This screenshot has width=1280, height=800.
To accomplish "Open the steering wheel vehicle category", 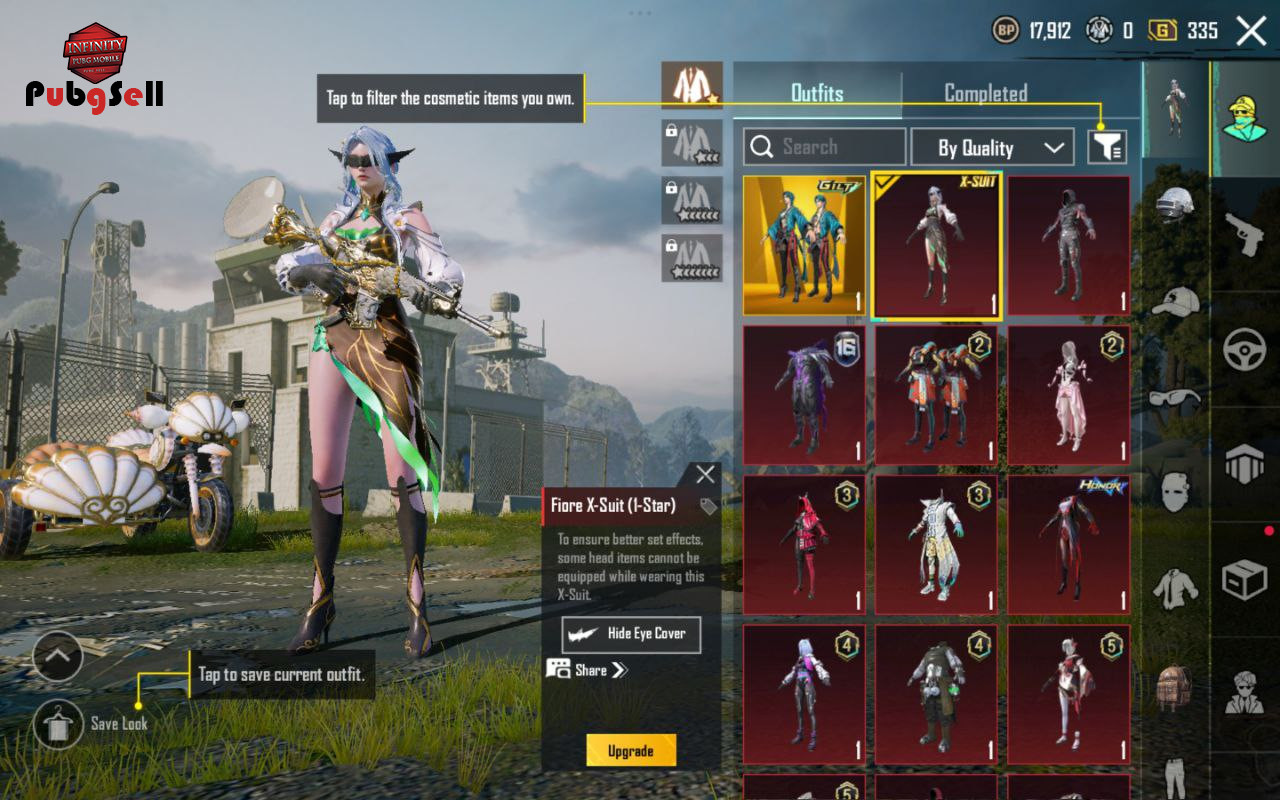I will pos(1245,350).
